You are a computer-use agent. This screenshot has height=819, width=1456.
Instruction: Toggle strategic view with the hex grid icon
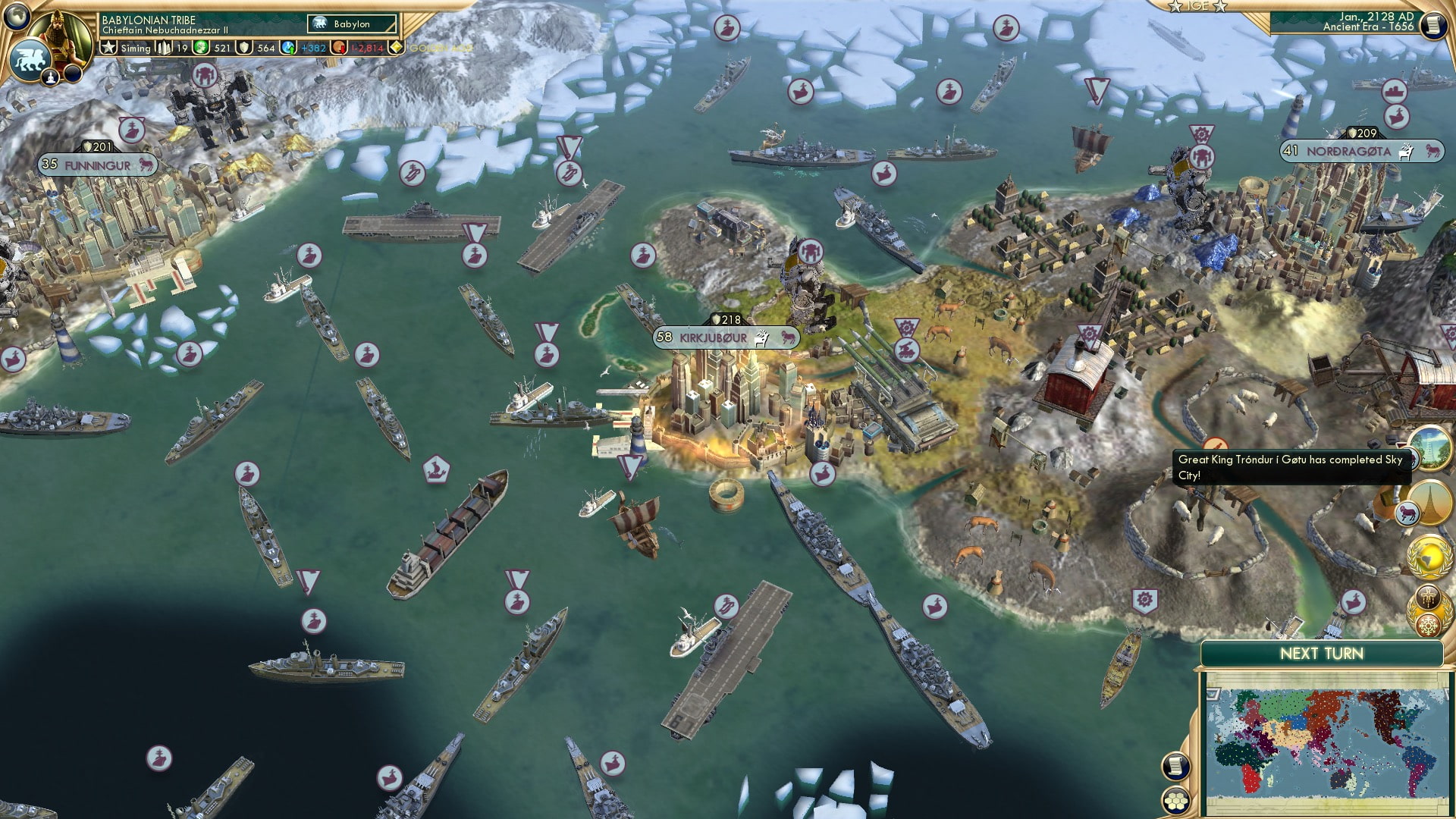coord(1175,801)
